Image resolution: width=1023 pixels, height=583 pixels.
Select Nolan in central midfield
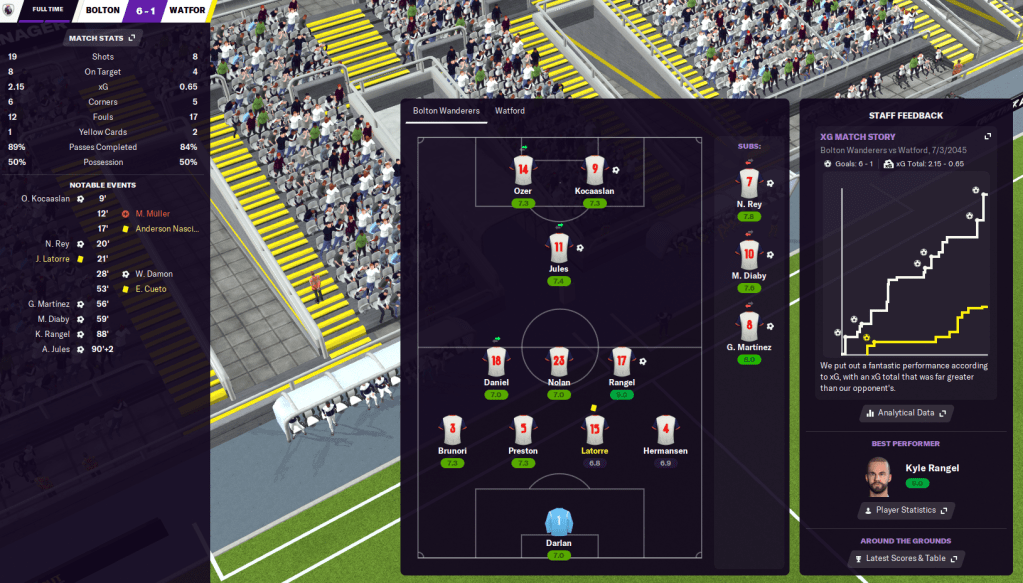pos(558,362)
